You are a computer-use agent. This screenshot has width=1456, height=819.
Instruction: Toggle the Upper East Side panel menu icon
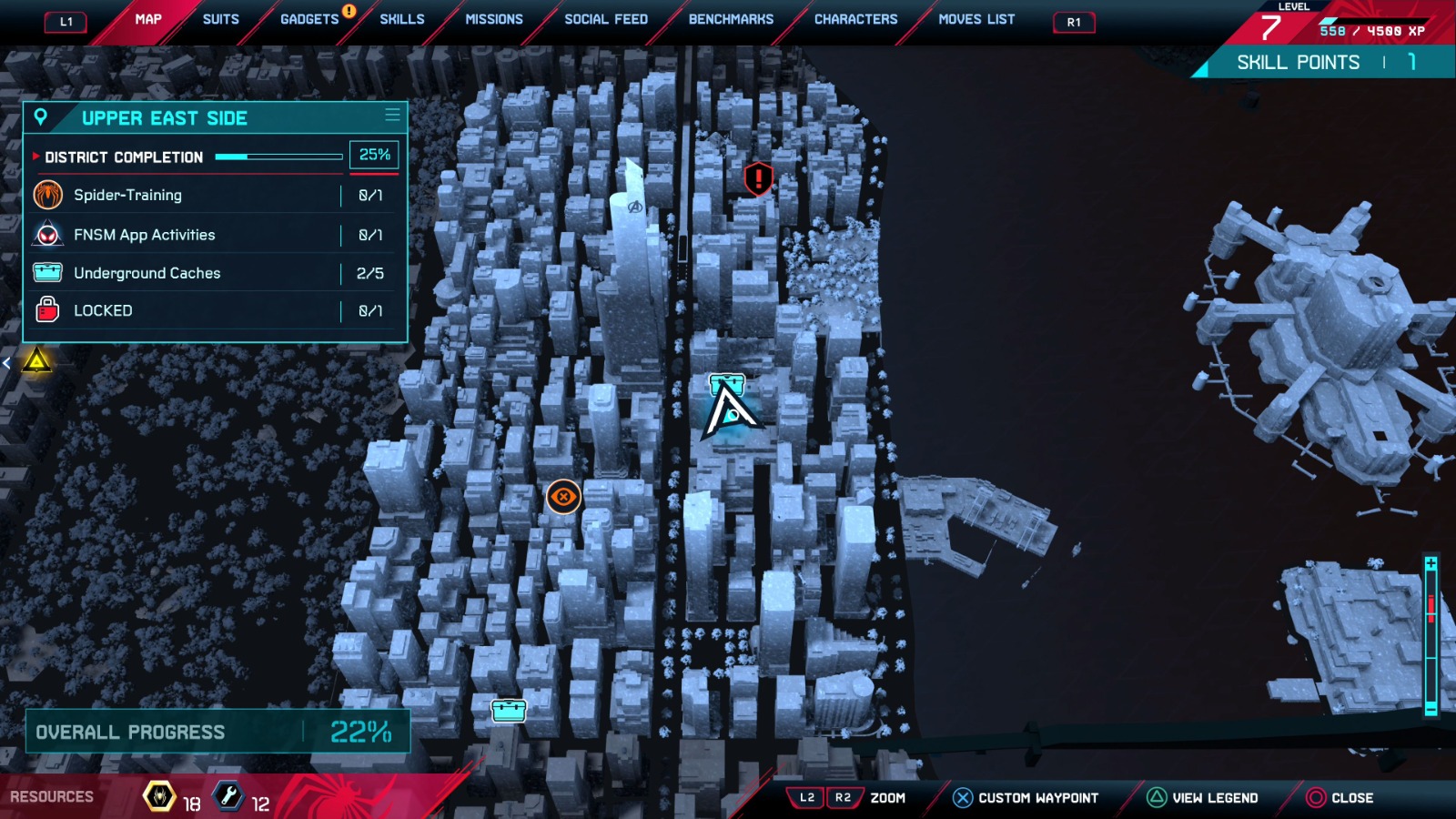pos(392,116)
